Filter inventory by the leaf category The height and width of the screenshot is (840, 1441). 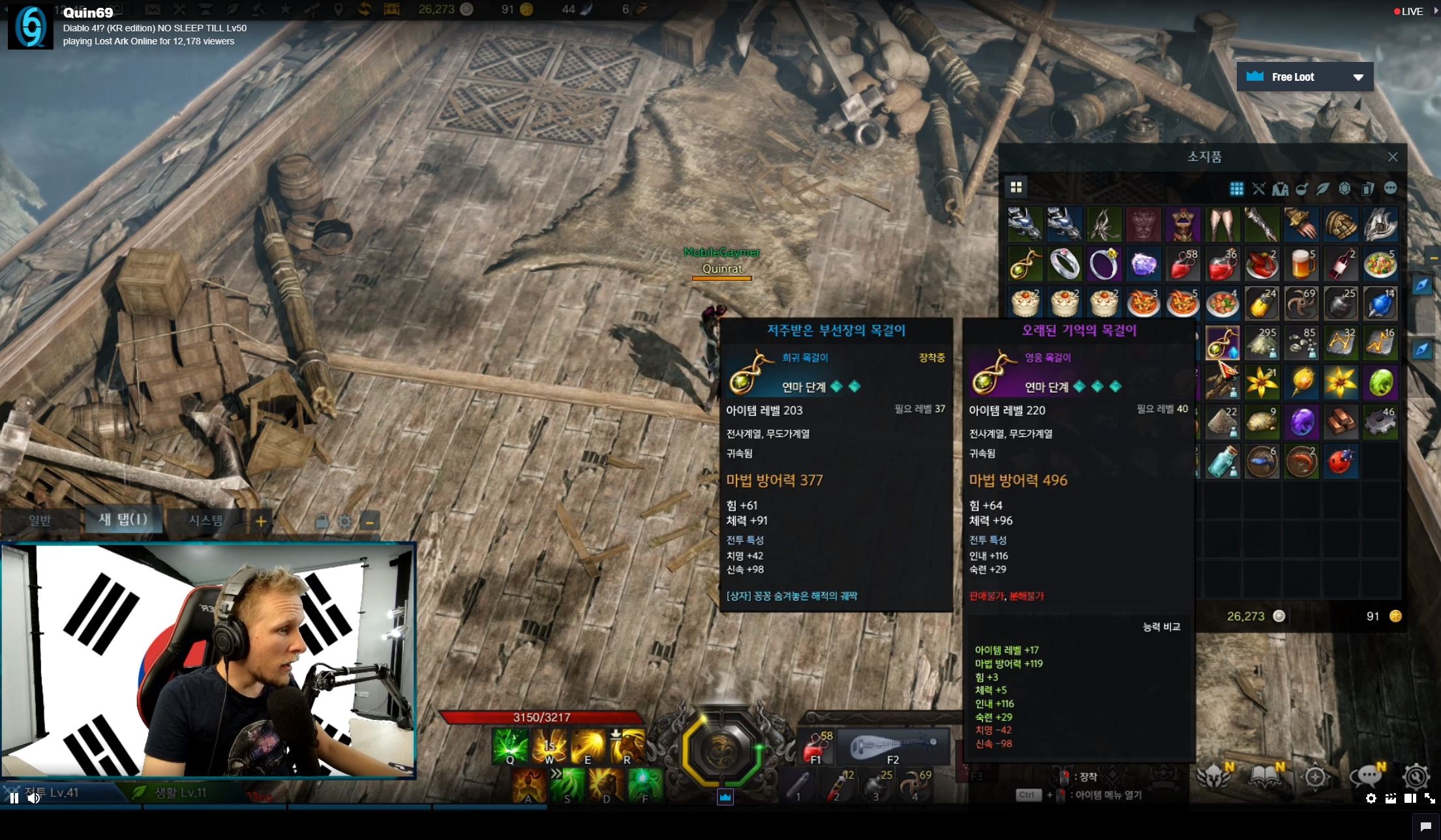(x=1323, y=189)
